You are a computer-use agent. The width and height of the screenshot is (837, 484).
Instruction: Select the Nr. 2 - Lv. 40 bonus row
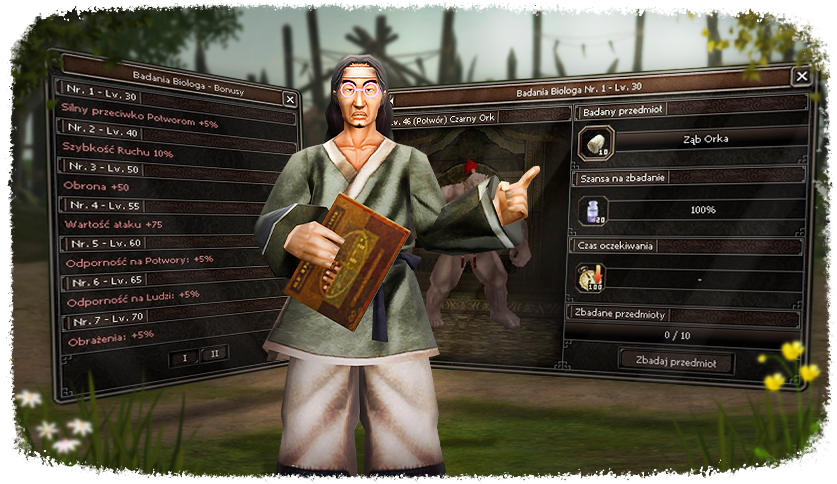coord(101,131)
